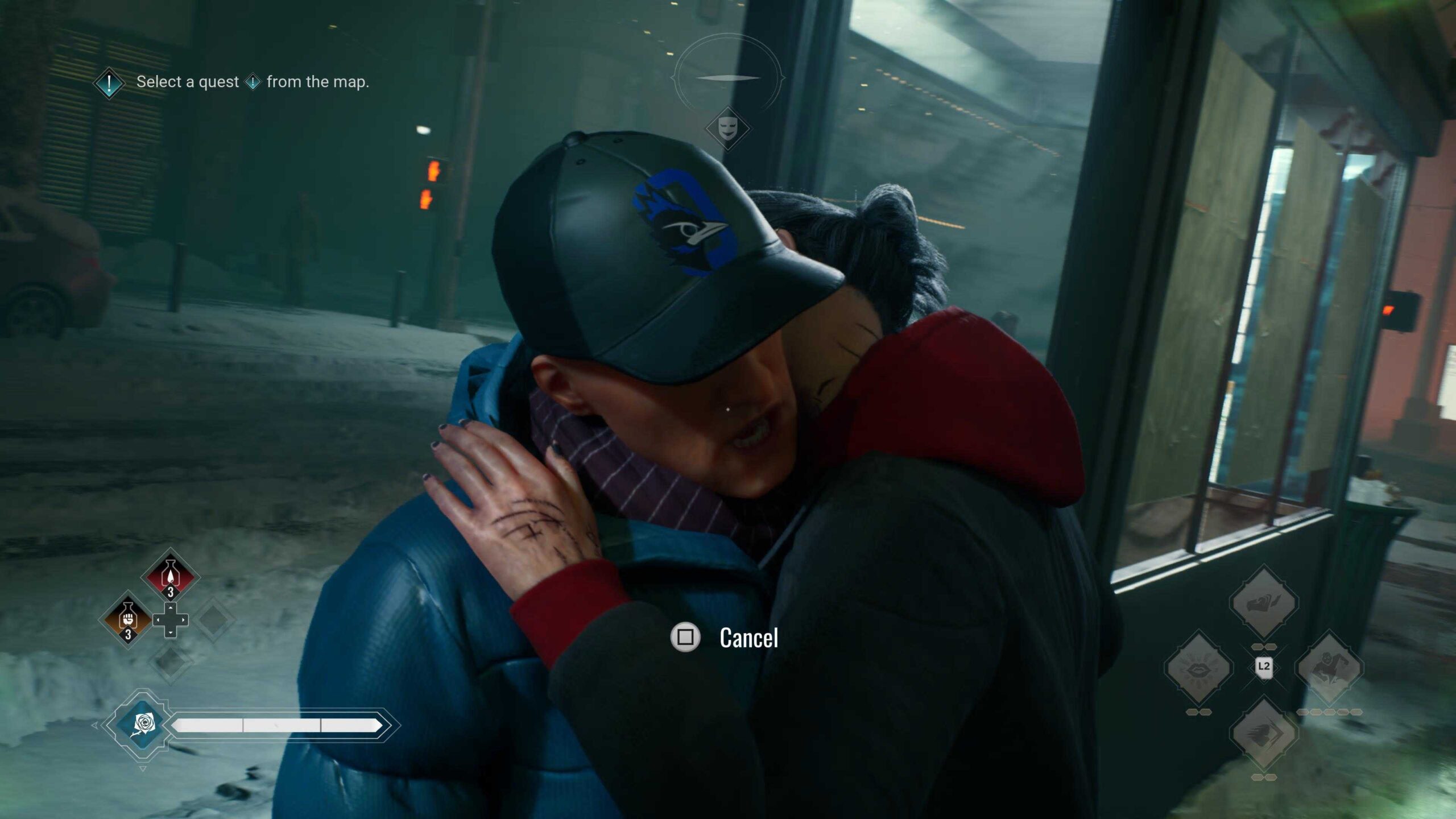1456x819 pixels.
Task: Select the red blood vial consumable
Action: point(170,575)
